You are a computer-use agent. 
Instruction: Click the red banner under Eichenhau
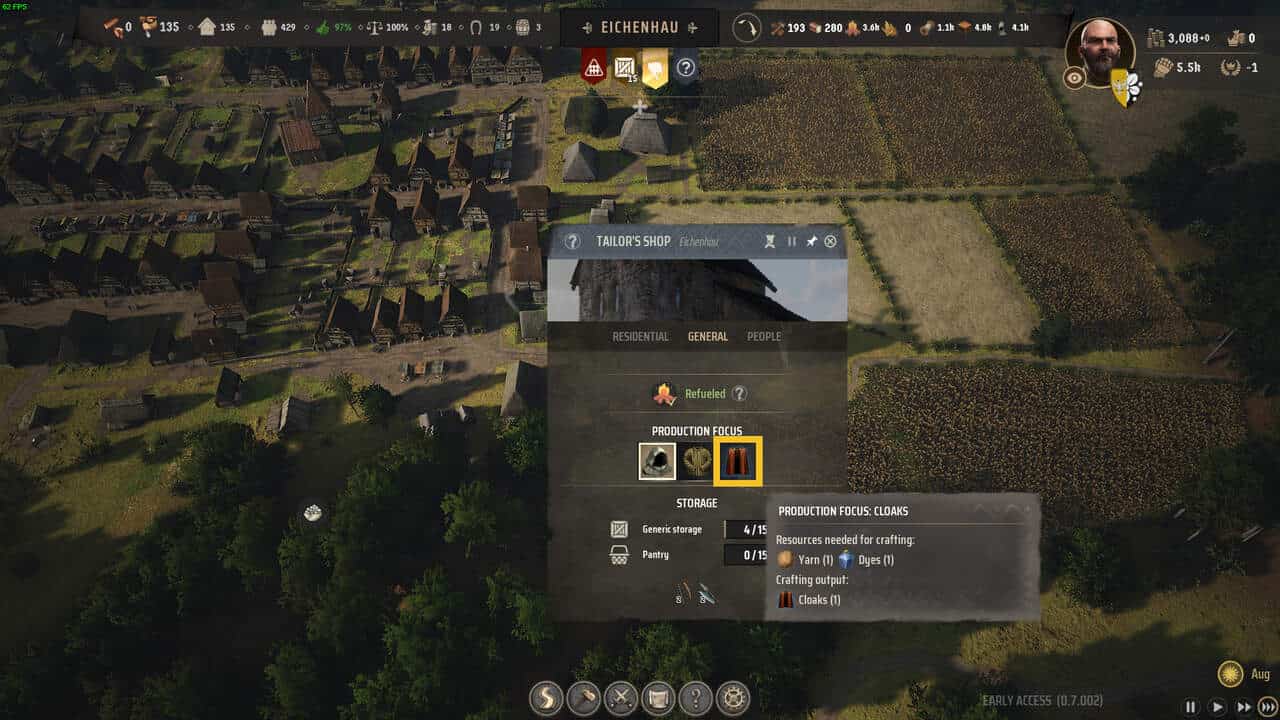pos(593,67)
